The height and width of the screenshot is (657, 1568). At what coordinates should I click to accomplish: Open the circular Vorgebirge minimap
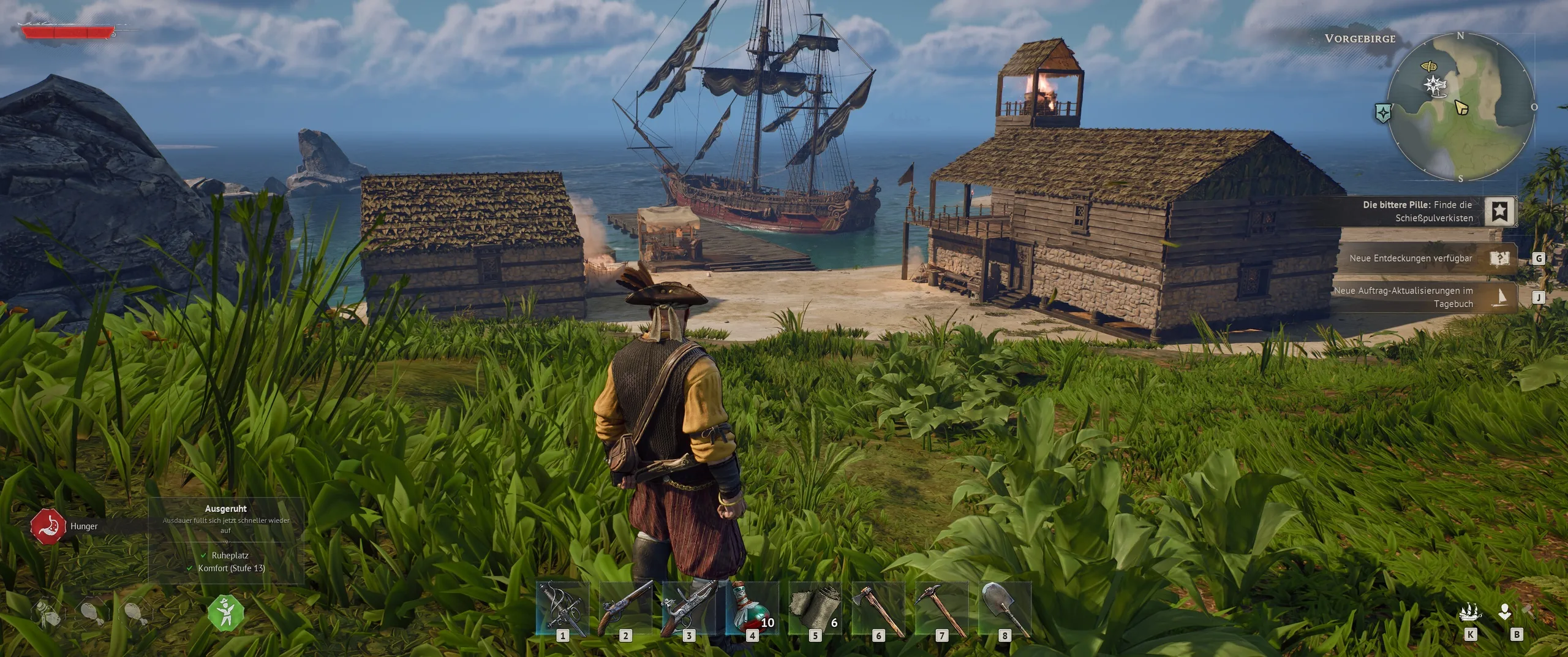point(1461,107)
